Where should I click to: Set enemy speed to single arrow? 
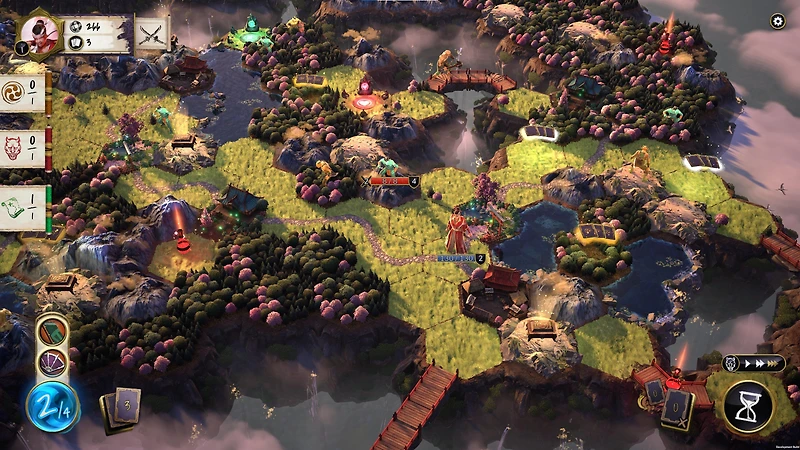(749, 364)
